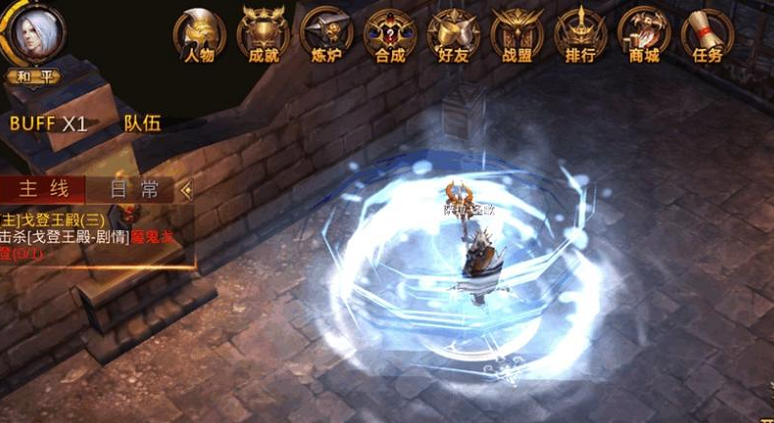The height and width of the screenshot is (423, 774).
Task: Open the 战盟 guild menu
Action: click(516, 36)
